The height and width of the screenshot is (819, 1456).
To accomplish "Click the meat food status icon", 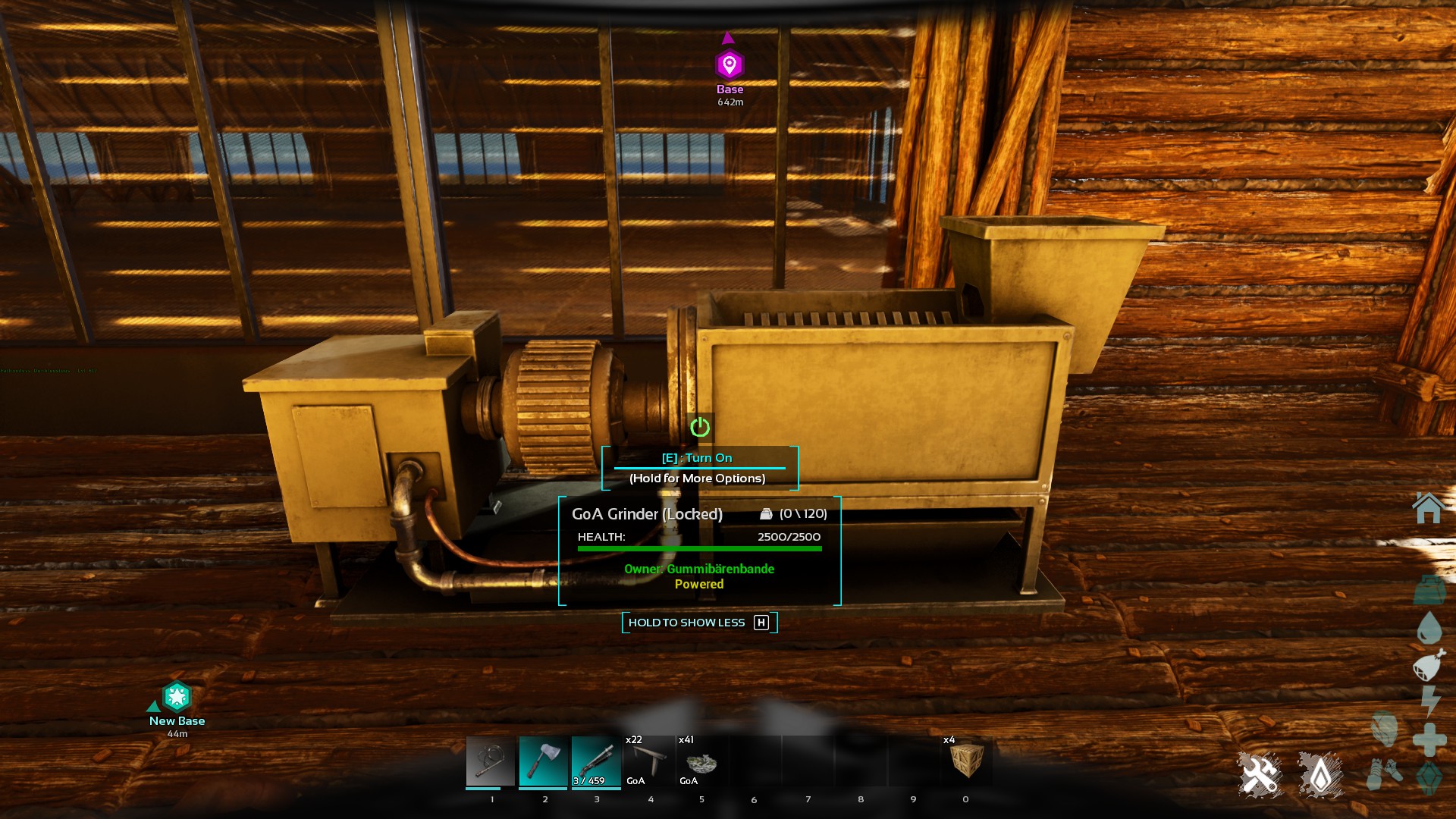I will [1429, 666].
